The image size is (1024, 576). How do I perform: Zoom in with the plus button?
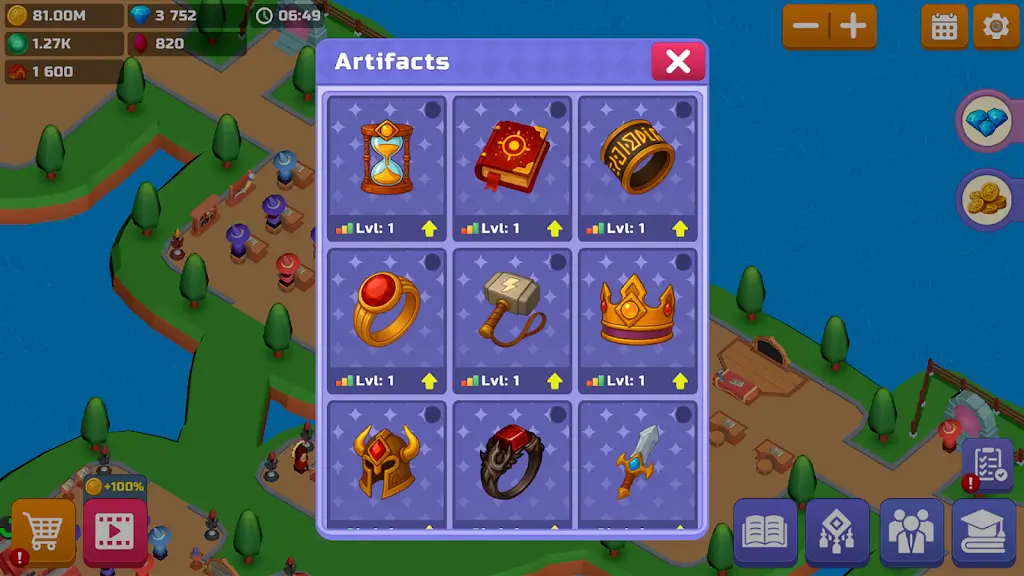[x=853, y=27]
